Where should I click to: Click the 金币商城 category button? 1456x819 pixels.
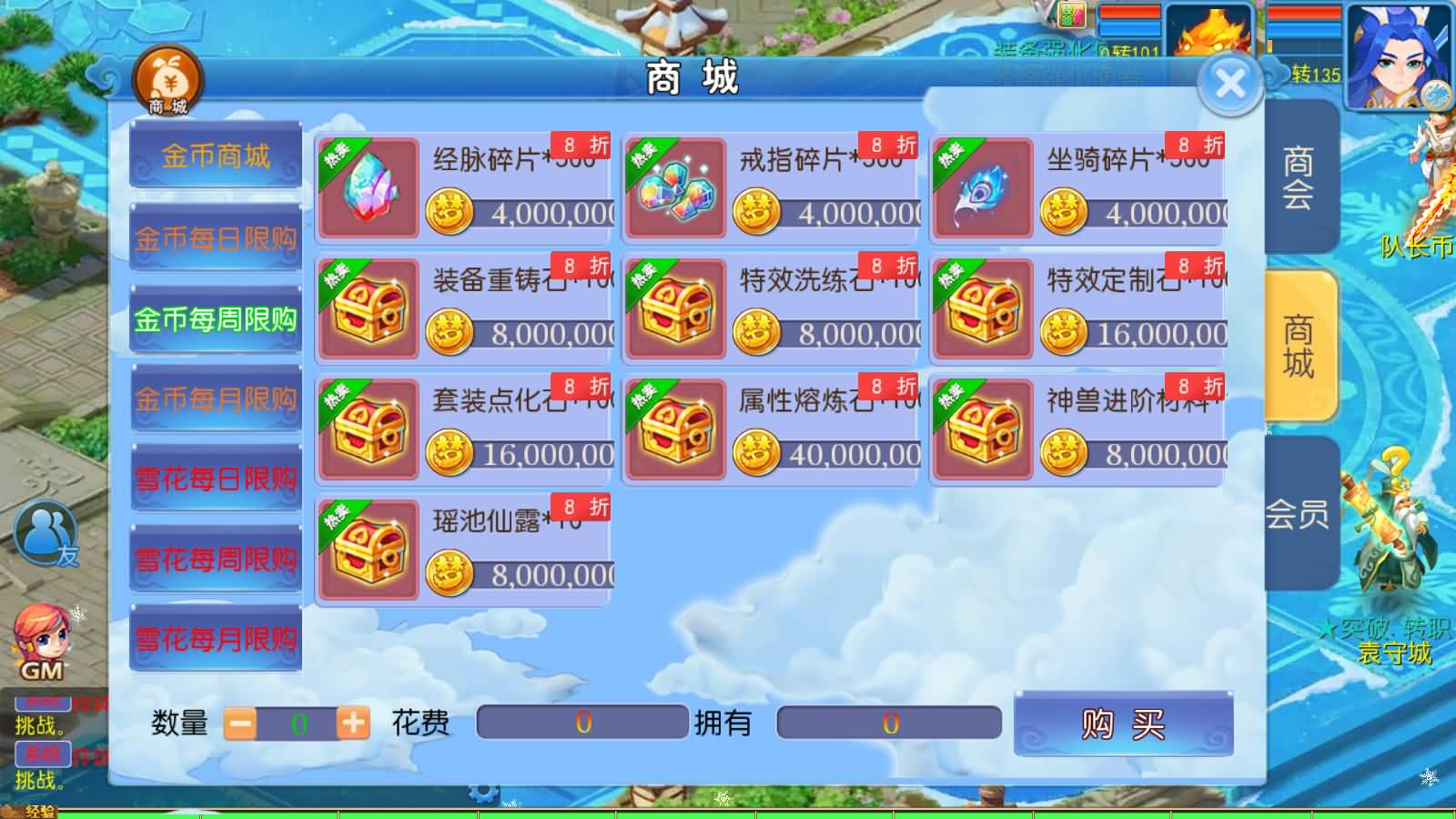[x=215, y=157]
